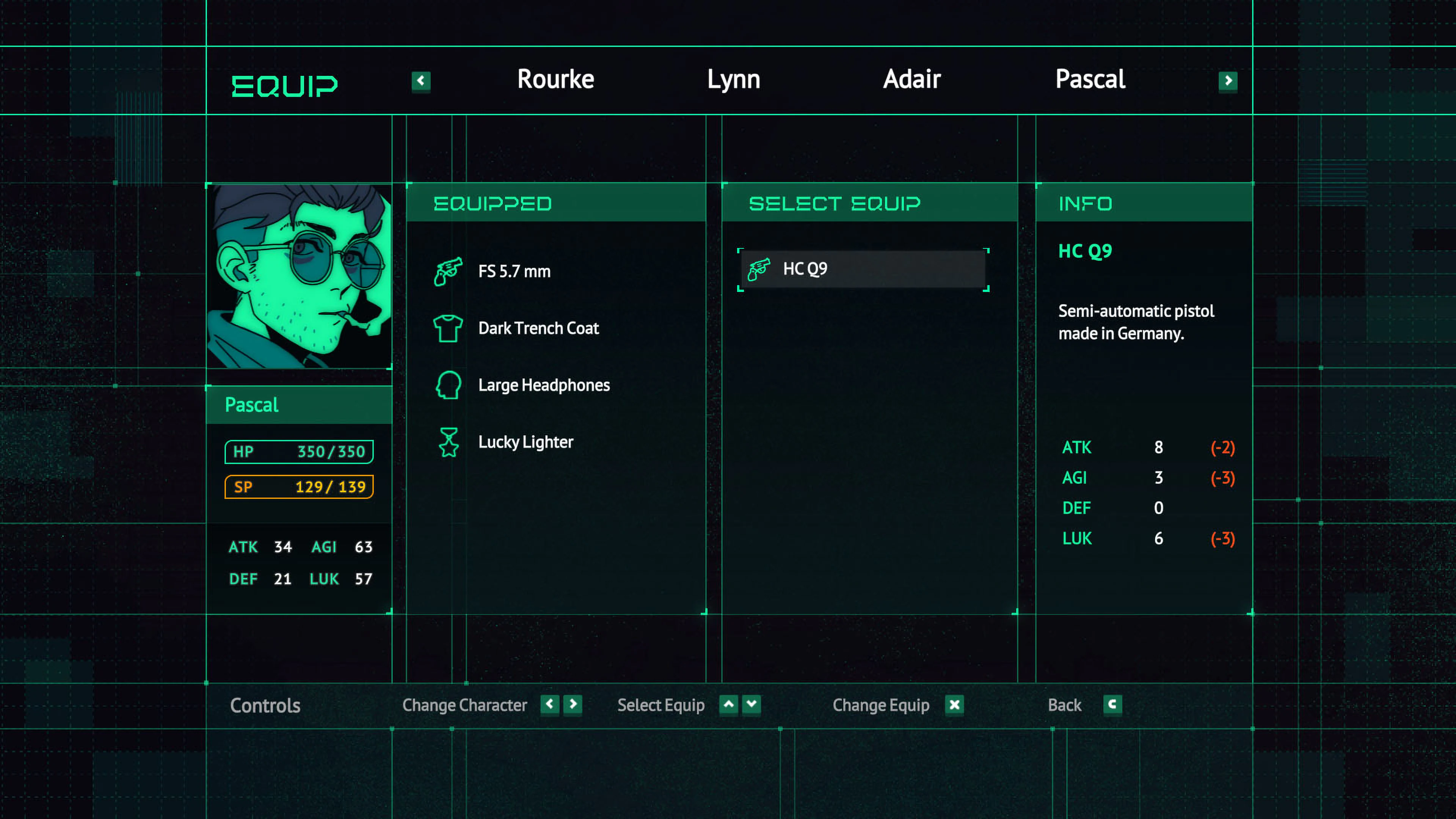This screenshot has height=819, width=1456.
Task: Open Adair's equipment screen
Action: tap(911, 79)
